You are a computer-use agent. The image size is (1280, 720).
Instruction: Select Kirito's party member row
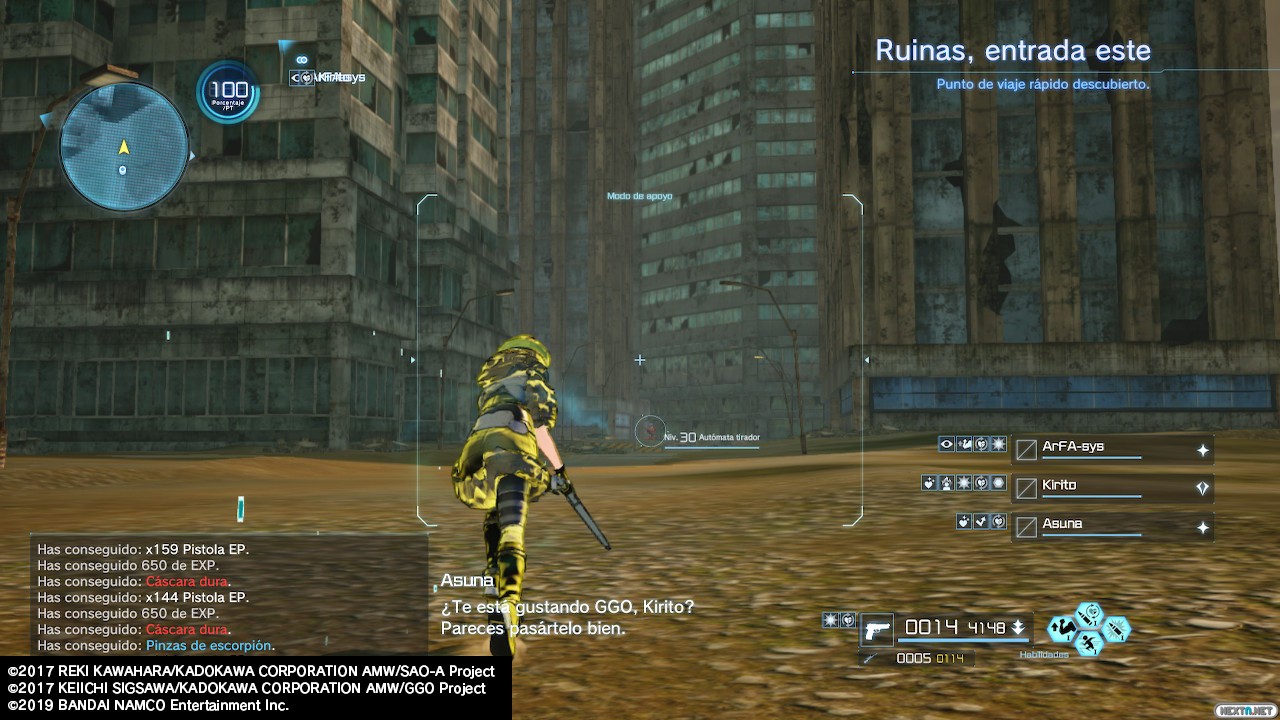pos(1112,487)
